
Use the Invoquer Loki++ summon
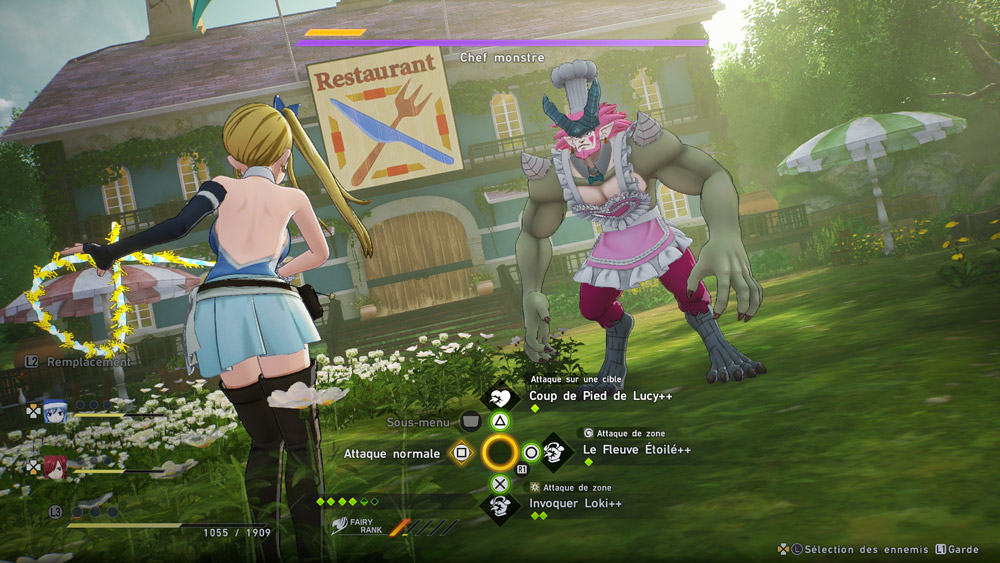(x=575, y=503)
